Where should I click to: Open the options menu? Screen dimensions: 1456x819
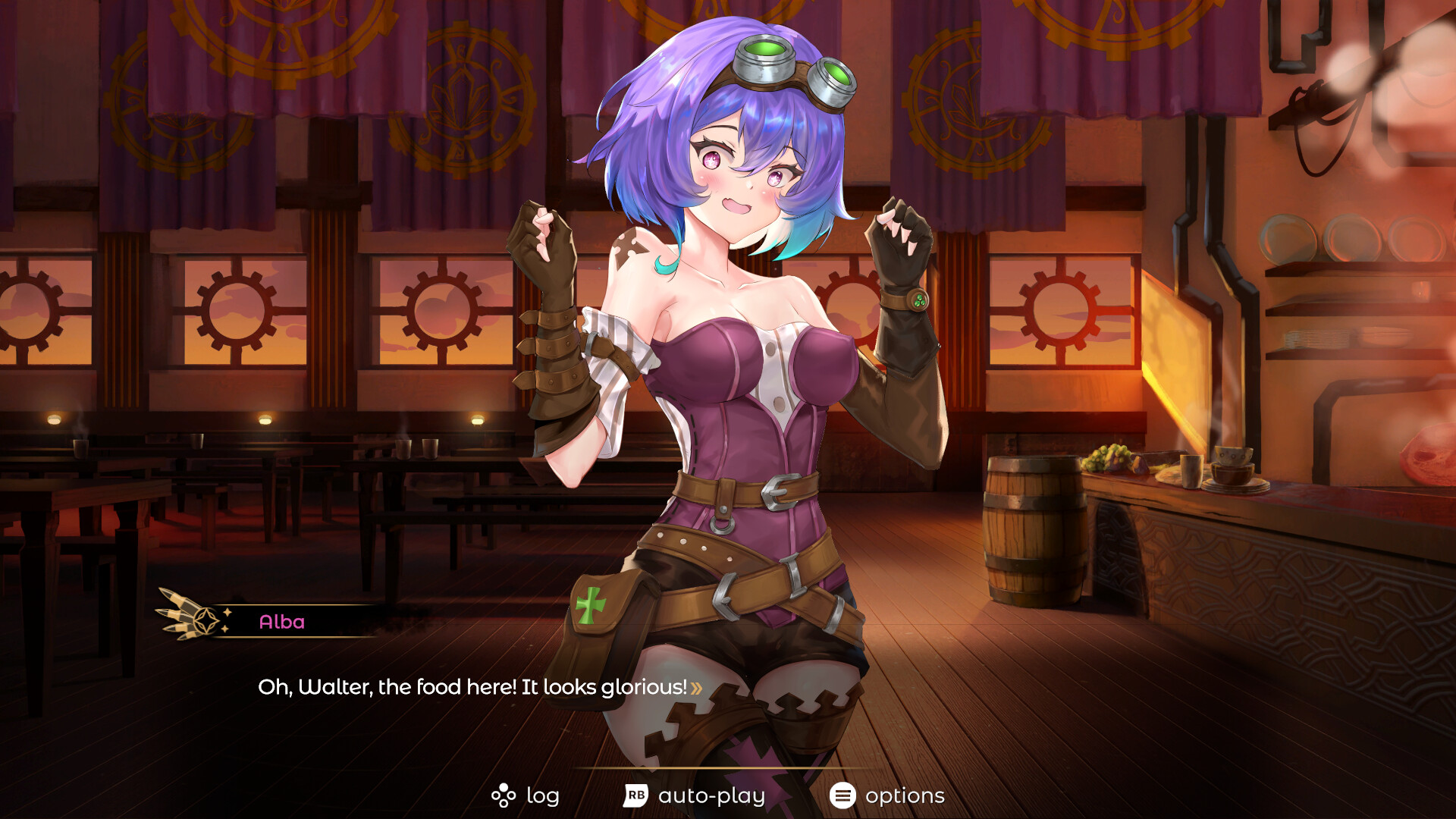tap(887, 795)
